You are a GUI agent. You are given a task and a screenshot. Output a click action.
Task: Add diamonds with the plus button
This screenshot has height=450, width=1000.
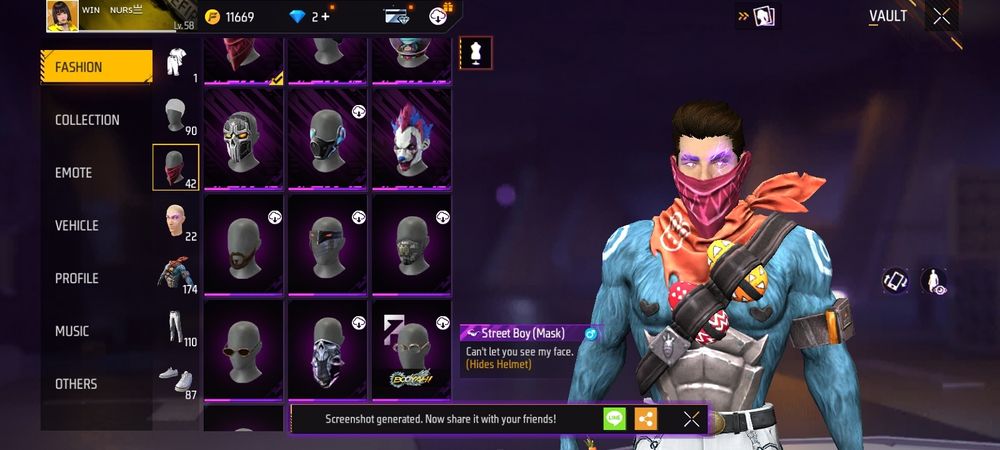325,17
